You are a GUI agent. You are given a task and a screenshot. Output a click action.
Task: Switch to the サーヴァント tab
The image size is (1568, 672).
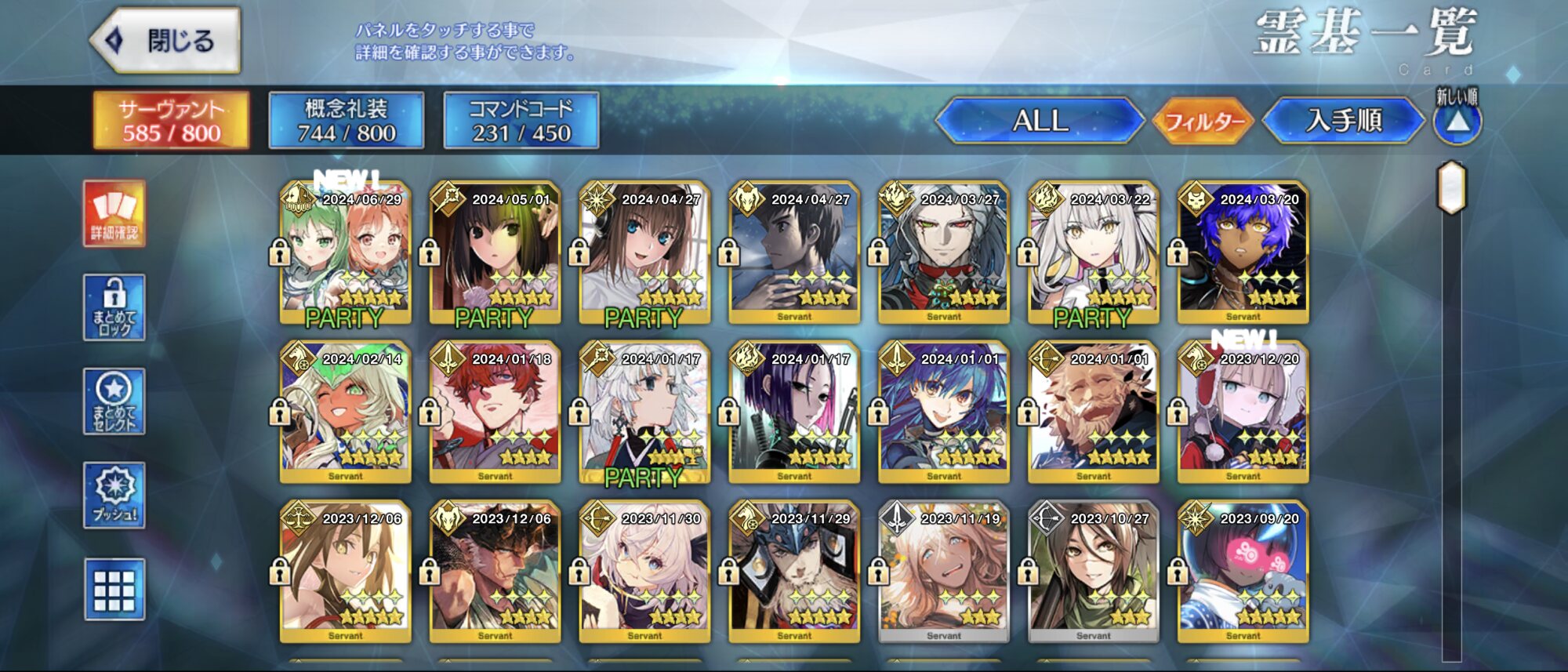[172, 121]
